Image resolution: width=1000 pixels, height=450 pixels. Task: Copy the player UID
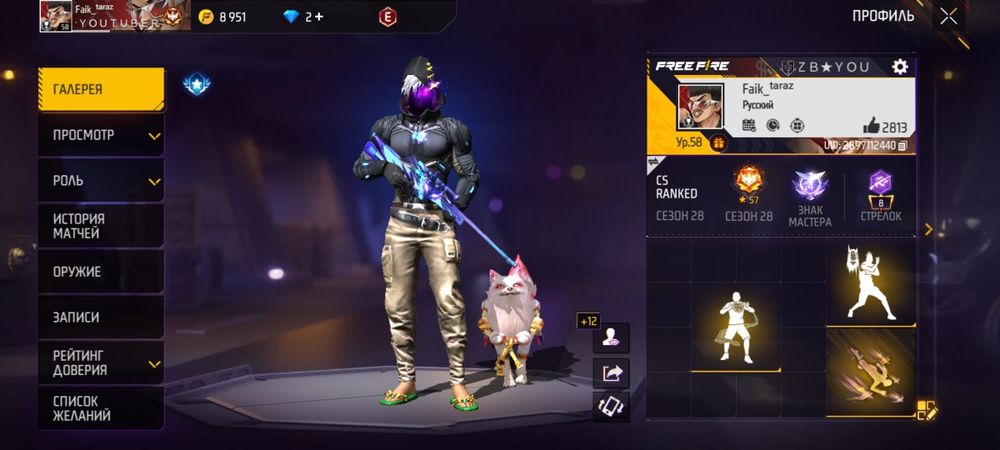tap(902, 146)
